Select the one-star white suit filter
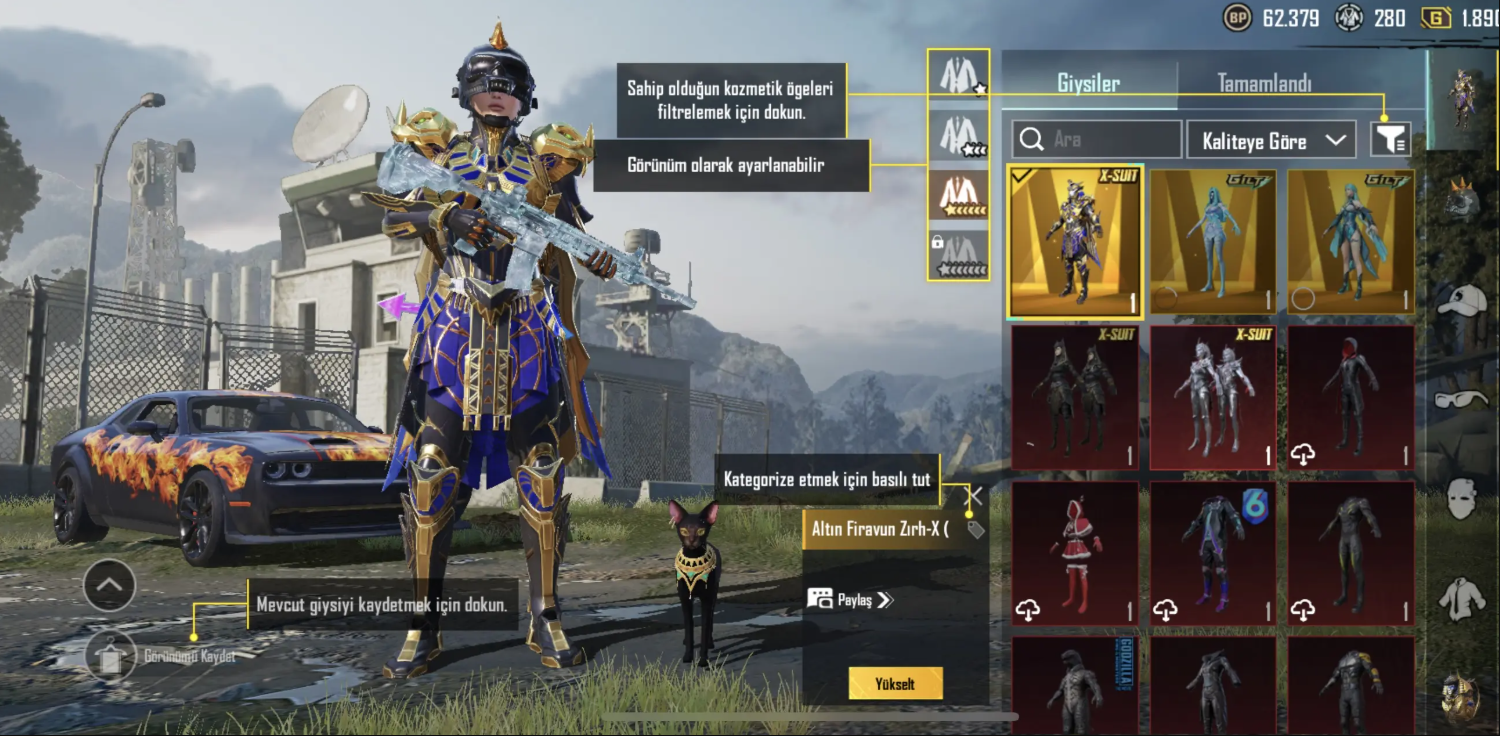 958,75
